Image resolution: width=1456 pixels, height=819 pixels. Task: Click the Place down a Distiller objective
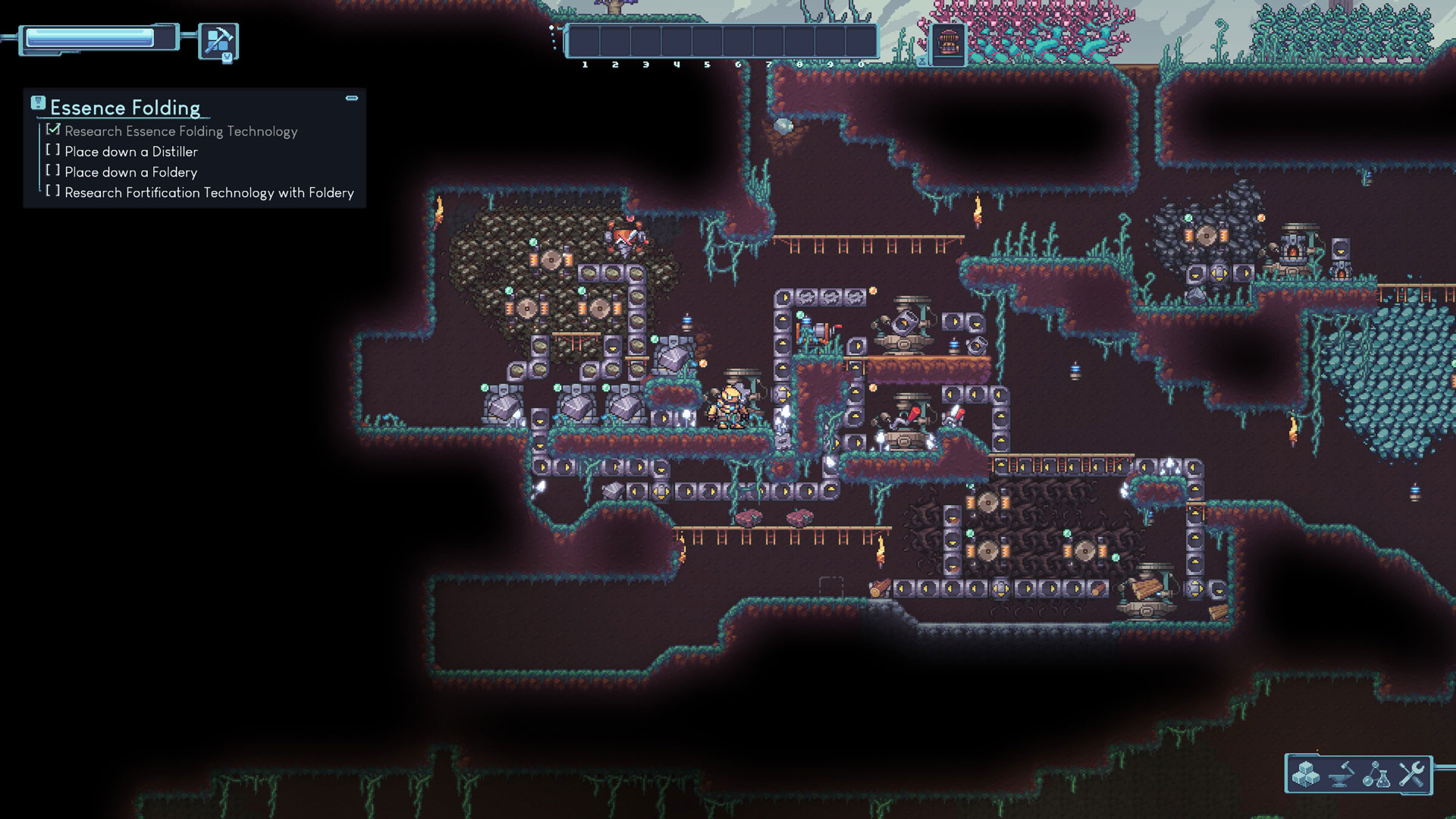point(130,152)
